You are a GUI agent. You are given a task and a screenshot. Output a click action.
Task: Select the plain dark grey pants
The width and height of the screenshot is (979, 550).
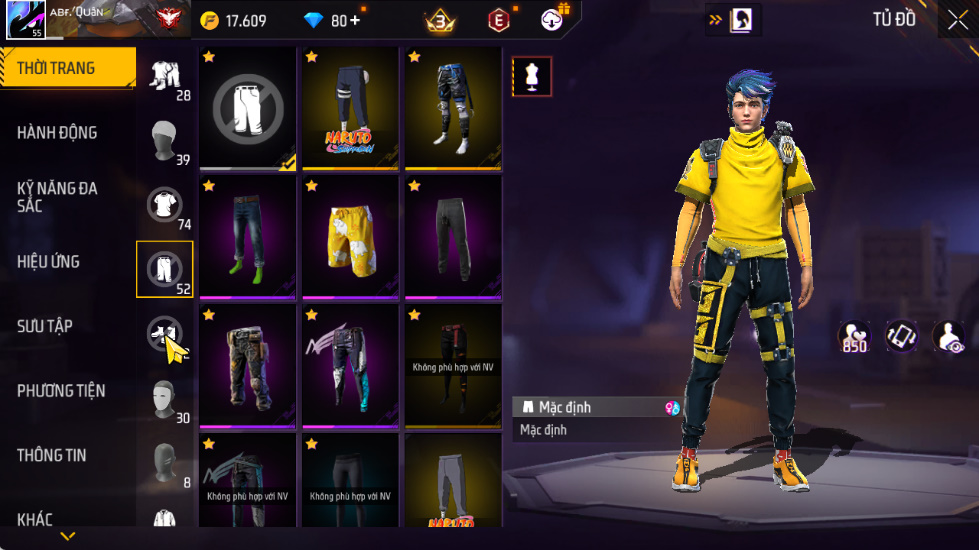pyautogui.click(x=453, y=236)
